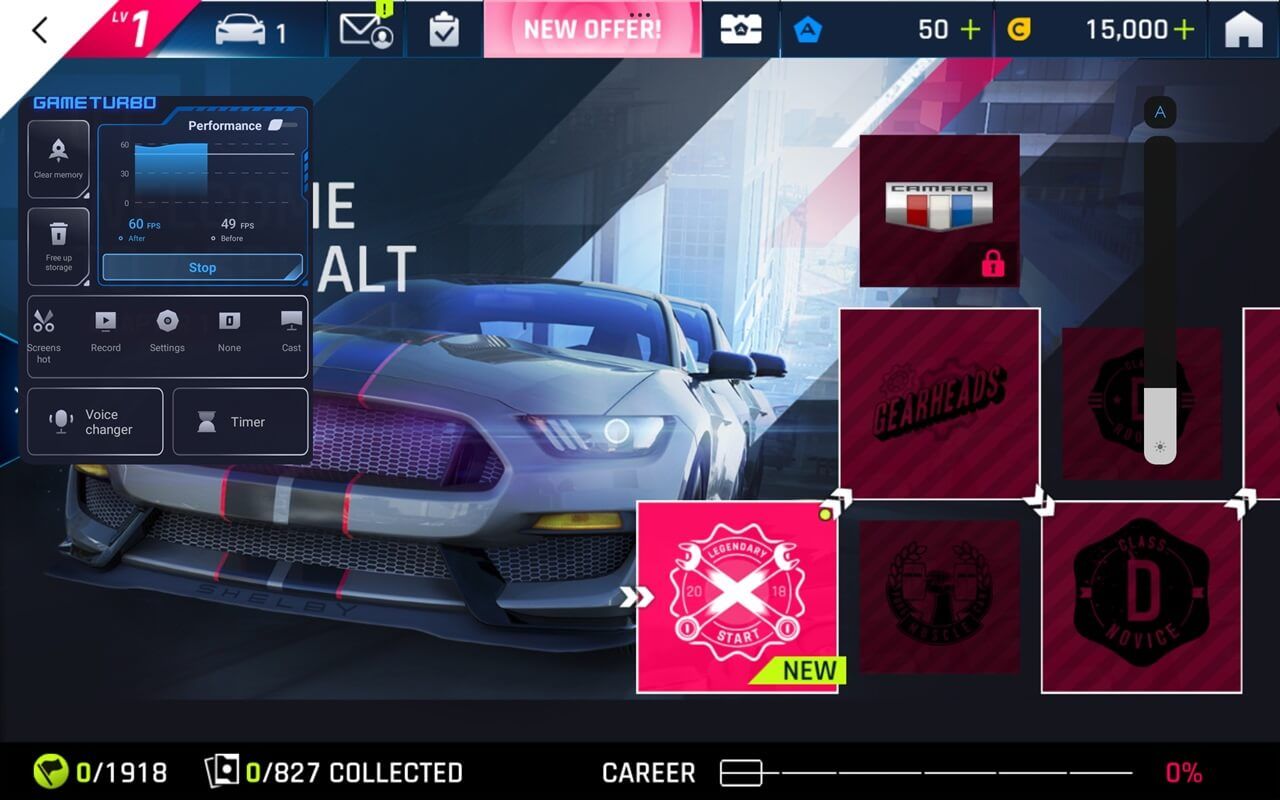Select the Class D Novice tile
Screen dimensions: 1280x800
coord(1141,596)
